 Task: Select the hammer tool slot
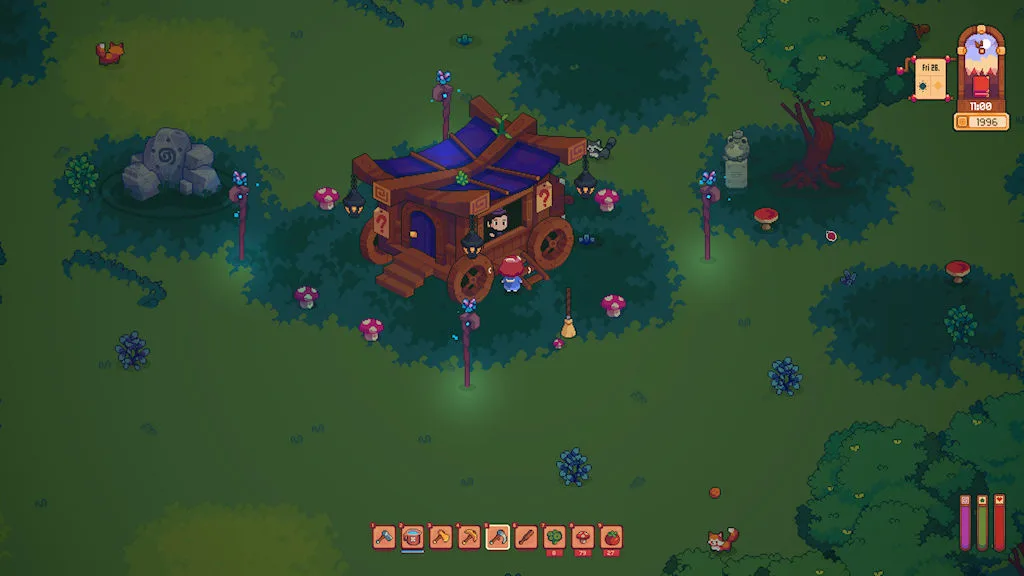(384, 538)
